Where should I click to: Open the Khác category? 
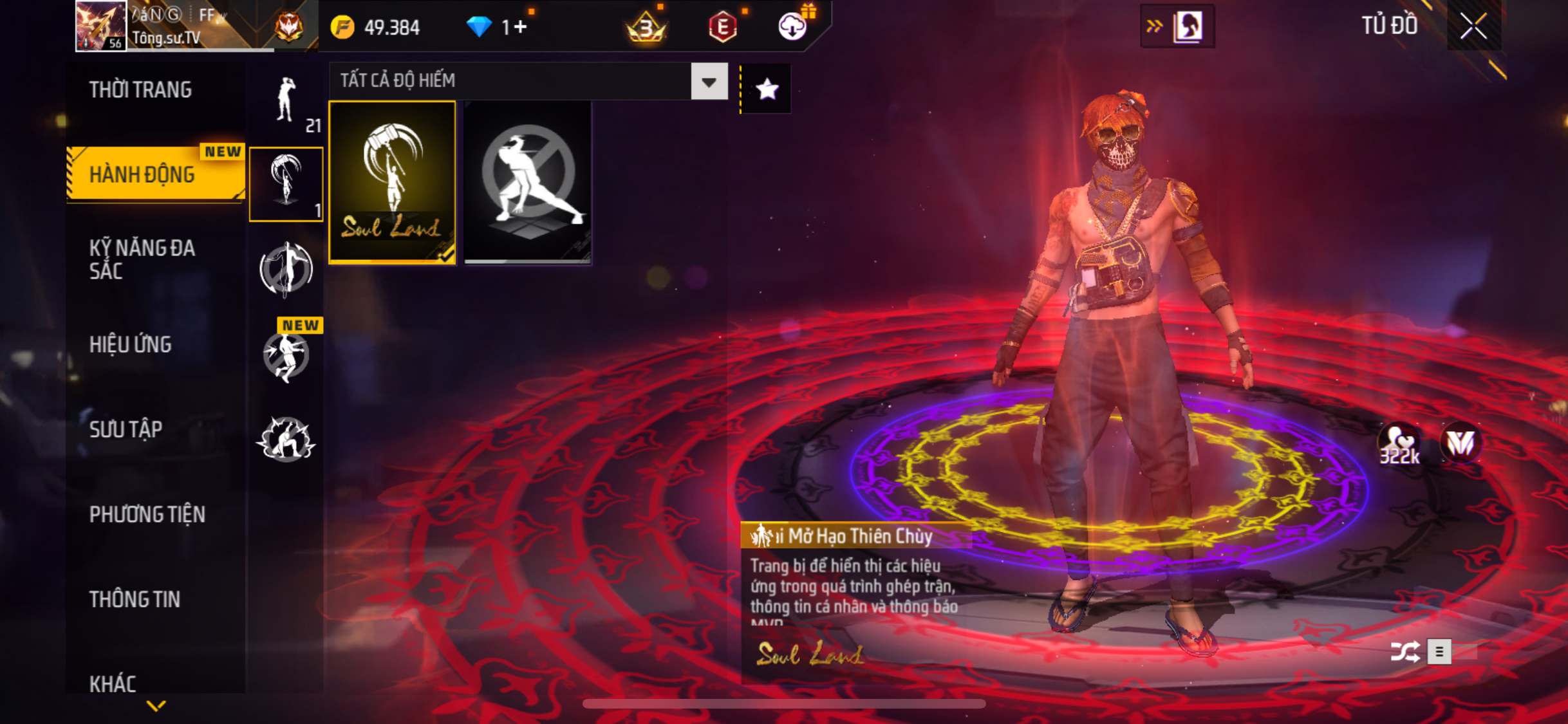coord(113,683)
